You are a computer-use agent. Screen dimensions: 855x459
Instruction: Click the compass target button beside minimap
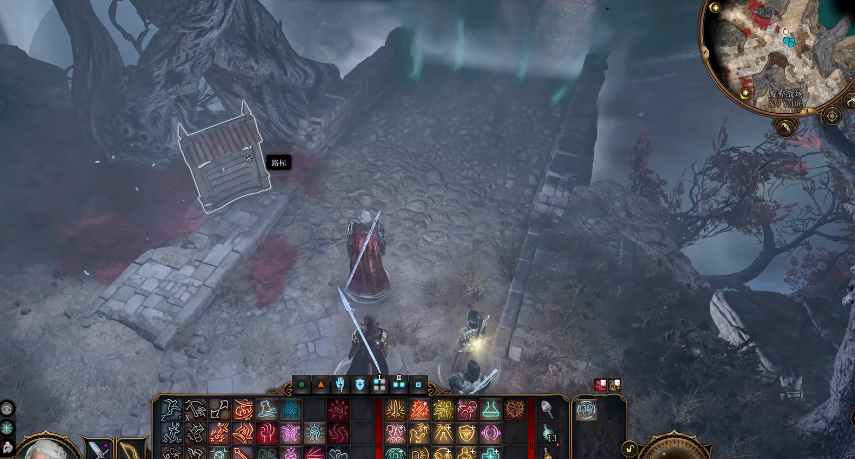click(x=832, y=116)
